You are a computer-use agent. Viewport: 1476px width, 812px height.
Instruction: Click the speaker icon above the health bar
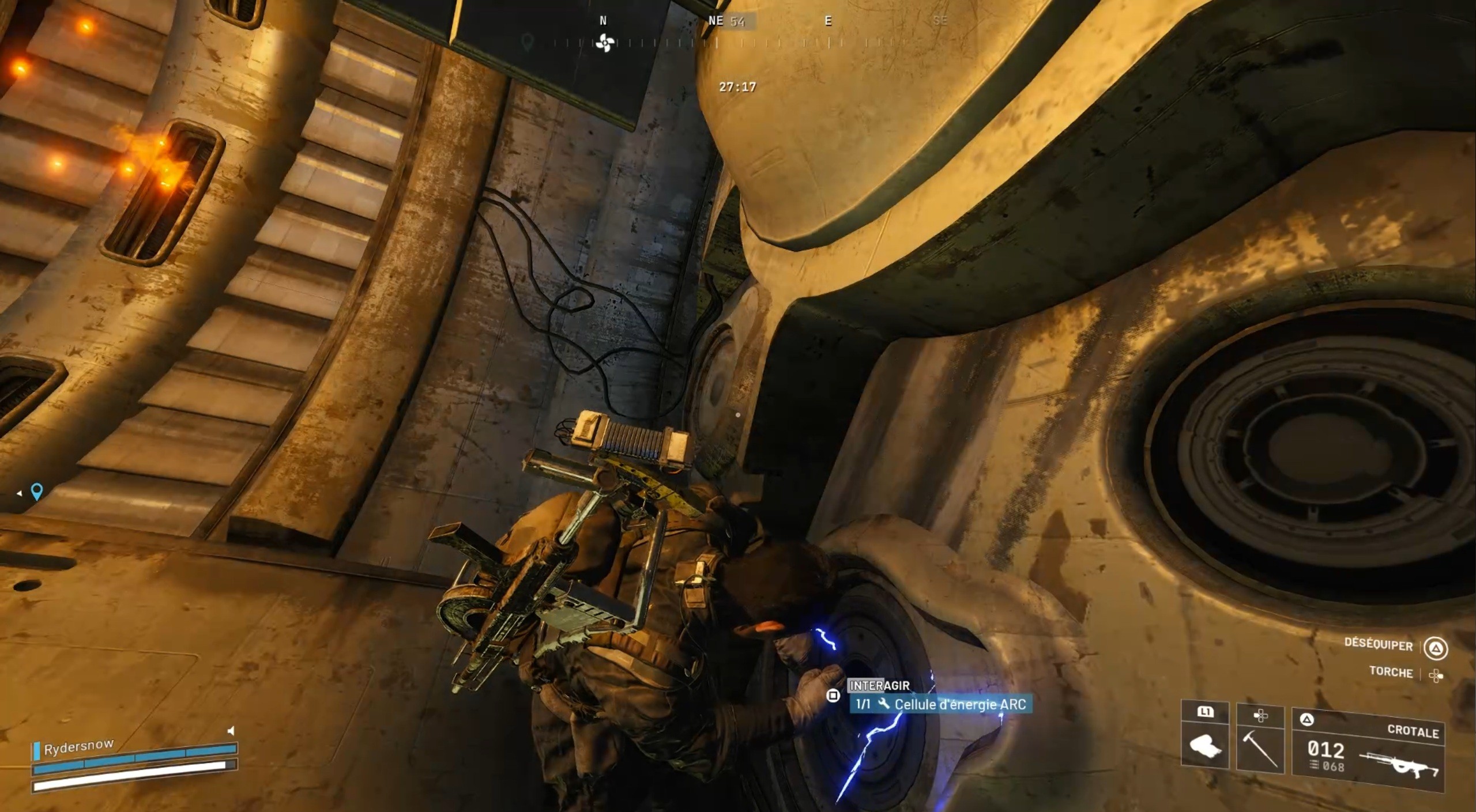click(231, 731)
